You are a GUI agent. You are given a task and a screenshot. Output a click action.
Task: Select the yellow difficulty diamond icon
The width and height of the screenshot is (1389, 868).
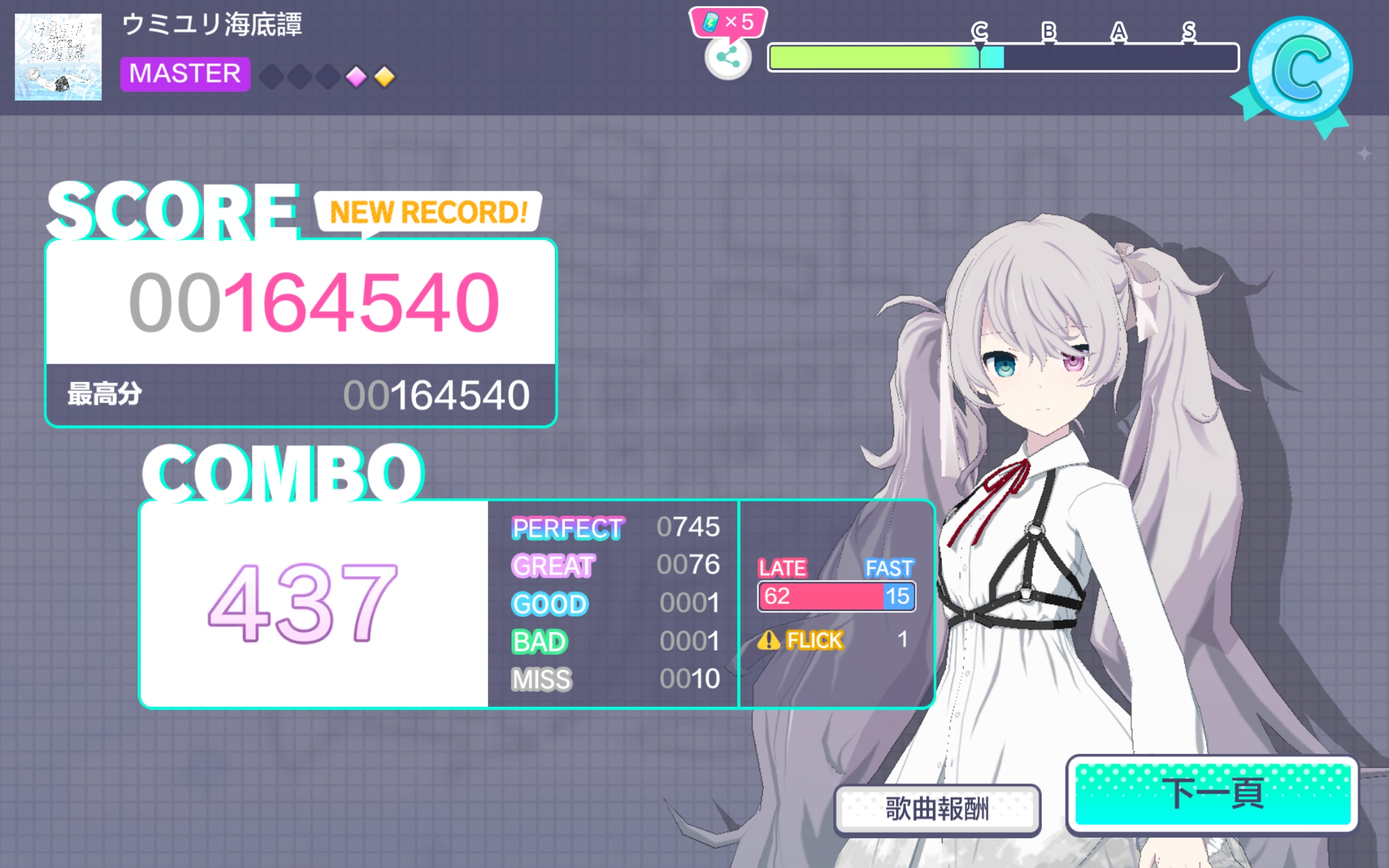point(385,79)
